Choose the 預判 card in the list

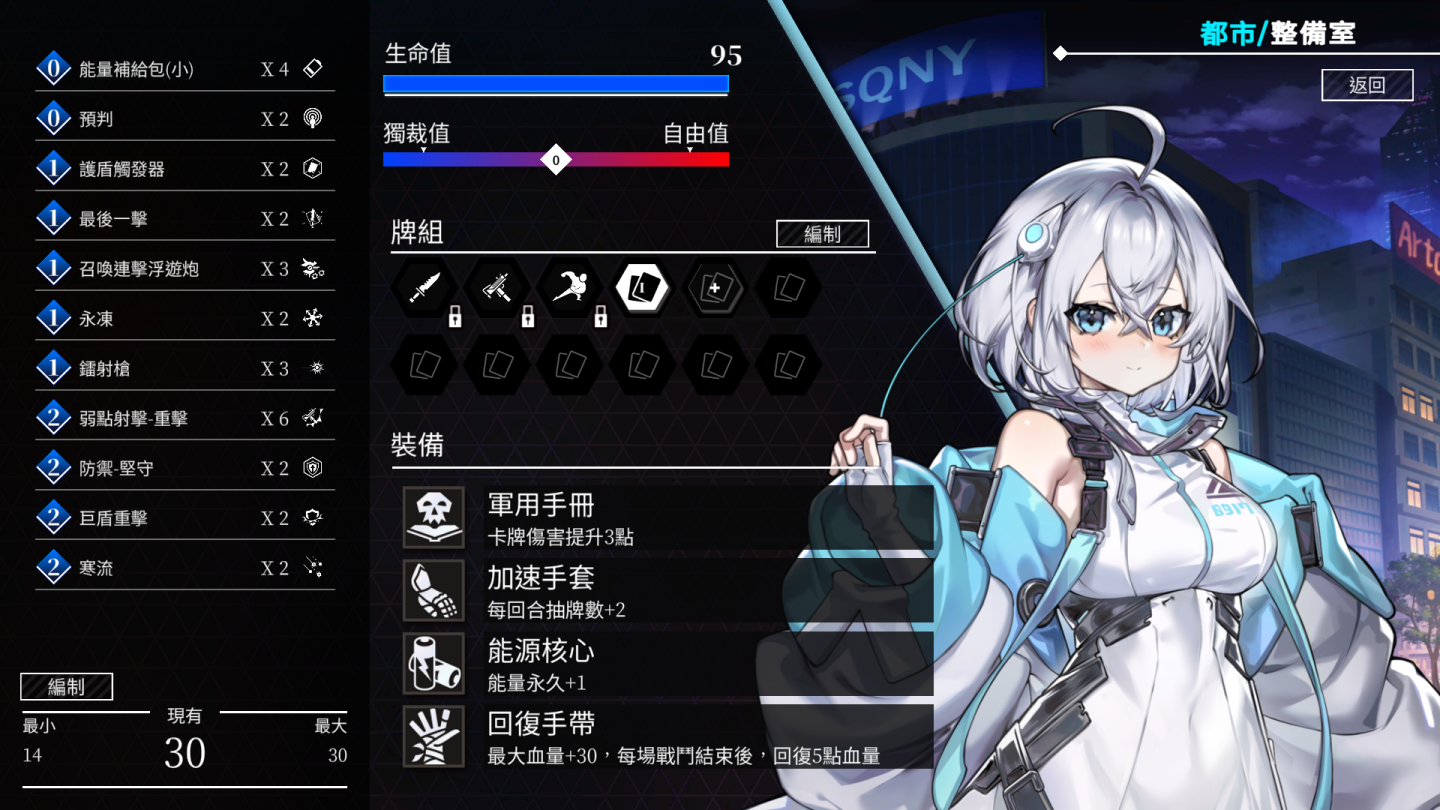(185, 119)
